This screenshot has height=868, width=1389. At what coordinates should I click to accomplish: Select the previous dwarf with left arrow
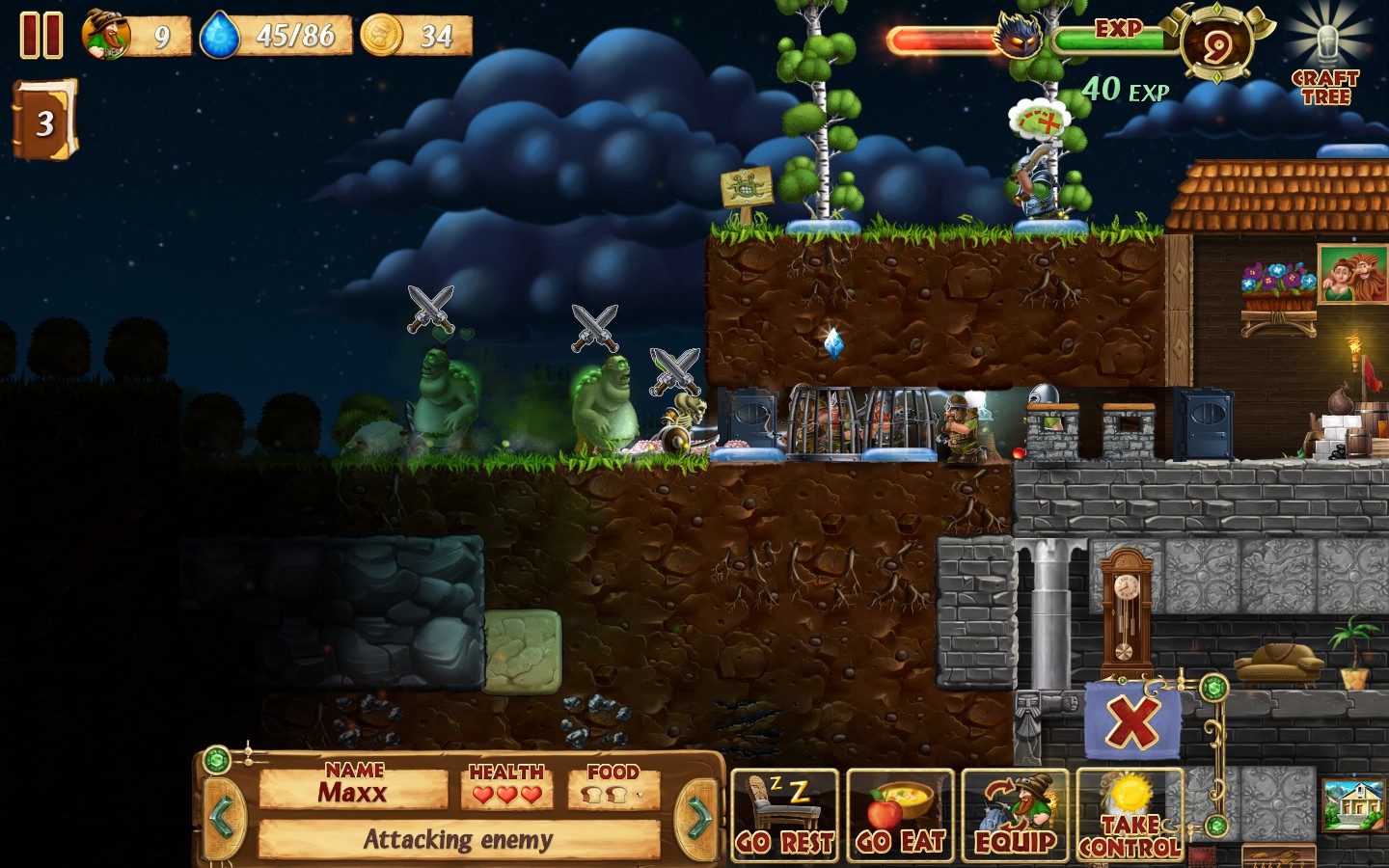[222, 818]
